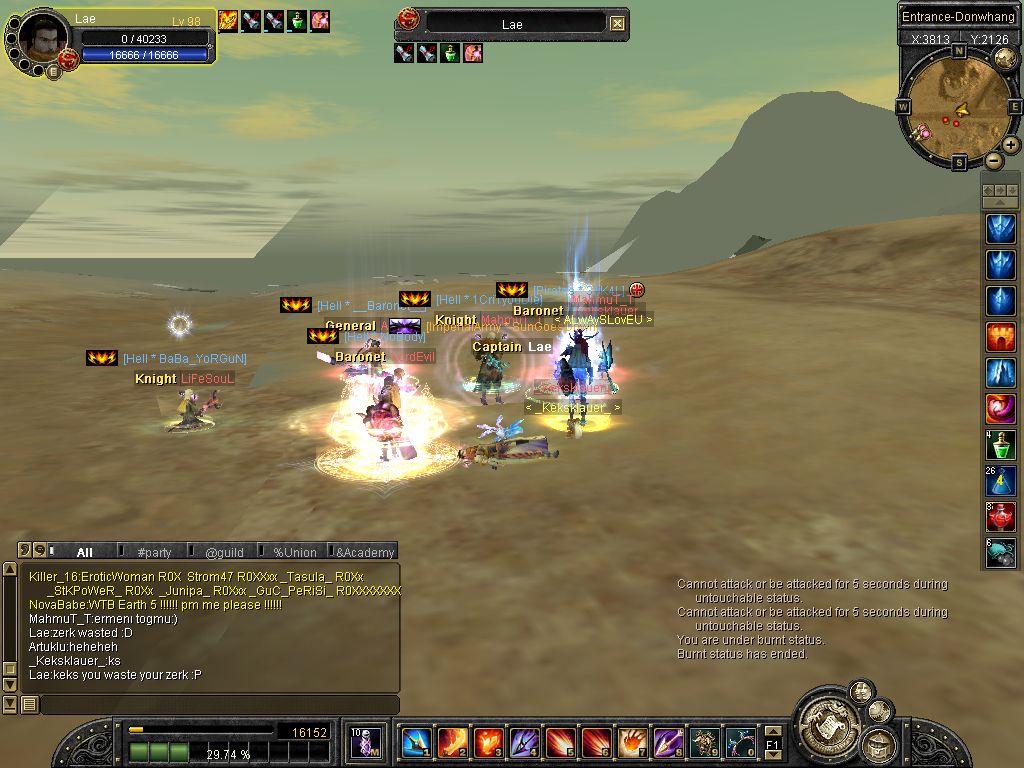Zoom out the minimap with minus button
The image size is (1024, 768).
coord(993,160)
